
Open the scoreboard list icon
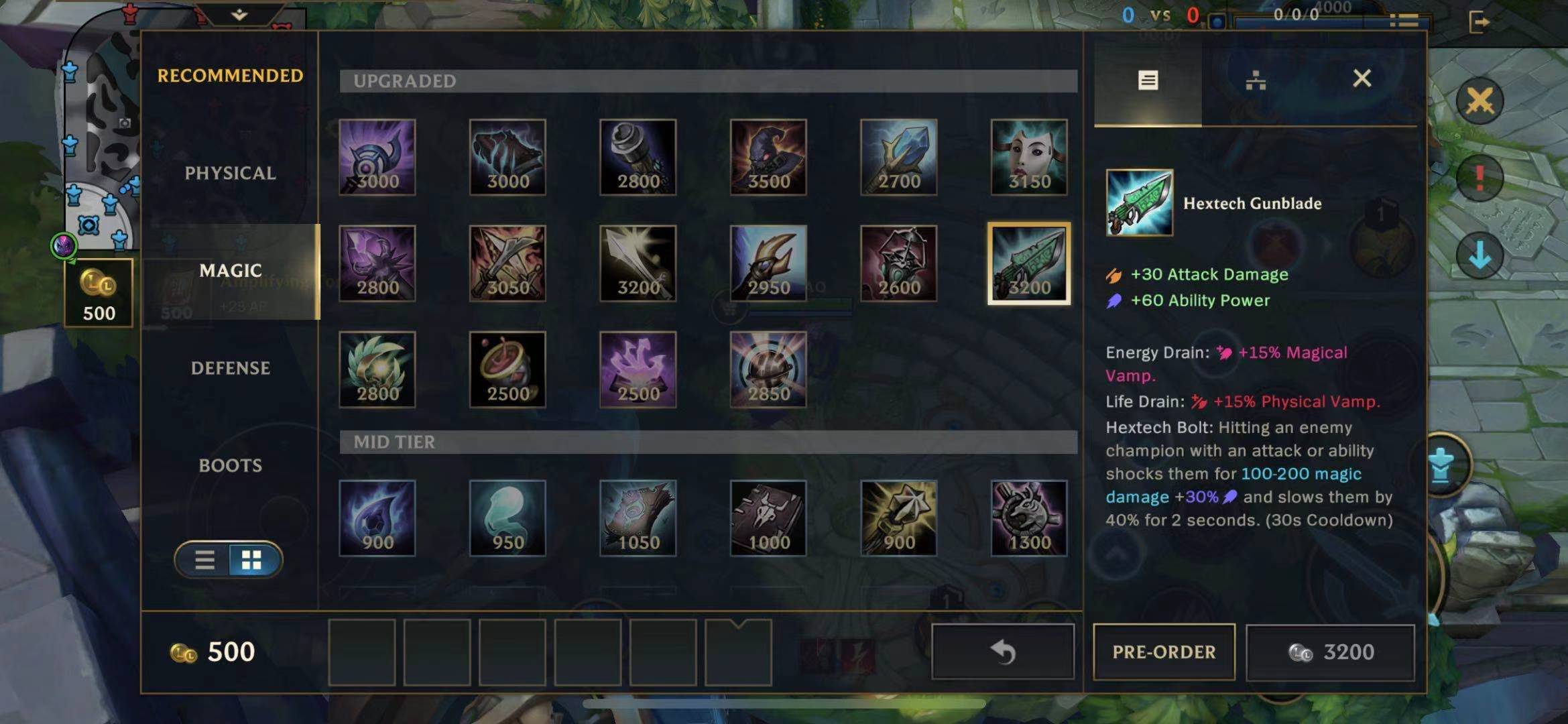(x=1403, y=21)
